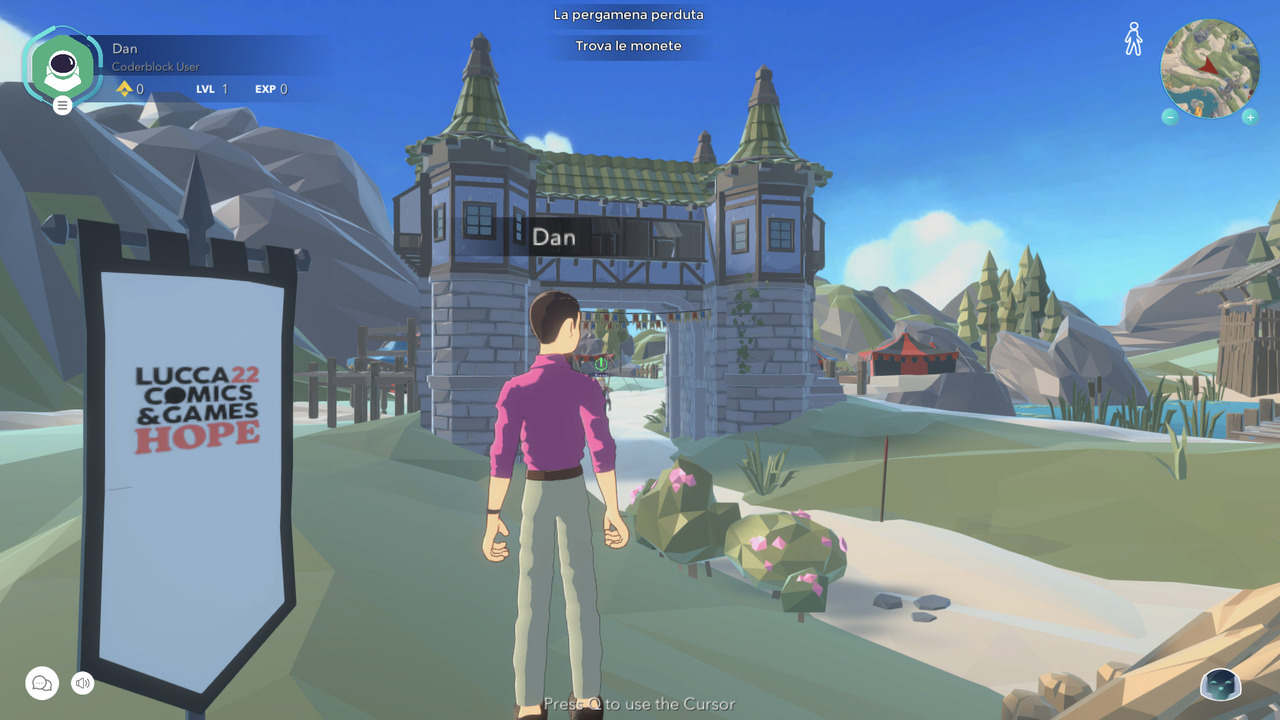The height and width of the screenshot is (720, 1280).
Task: Toggle the sound speaker button
Action: coord(83,683)
